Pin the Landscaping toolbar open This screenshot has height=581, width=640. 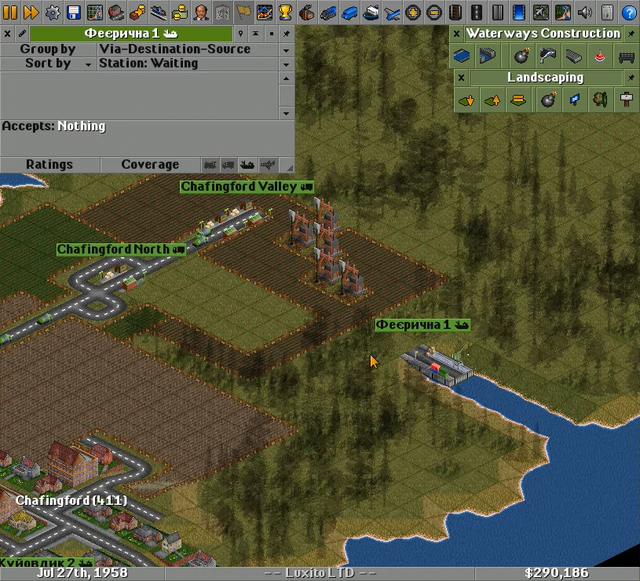(x=631, y=77)
